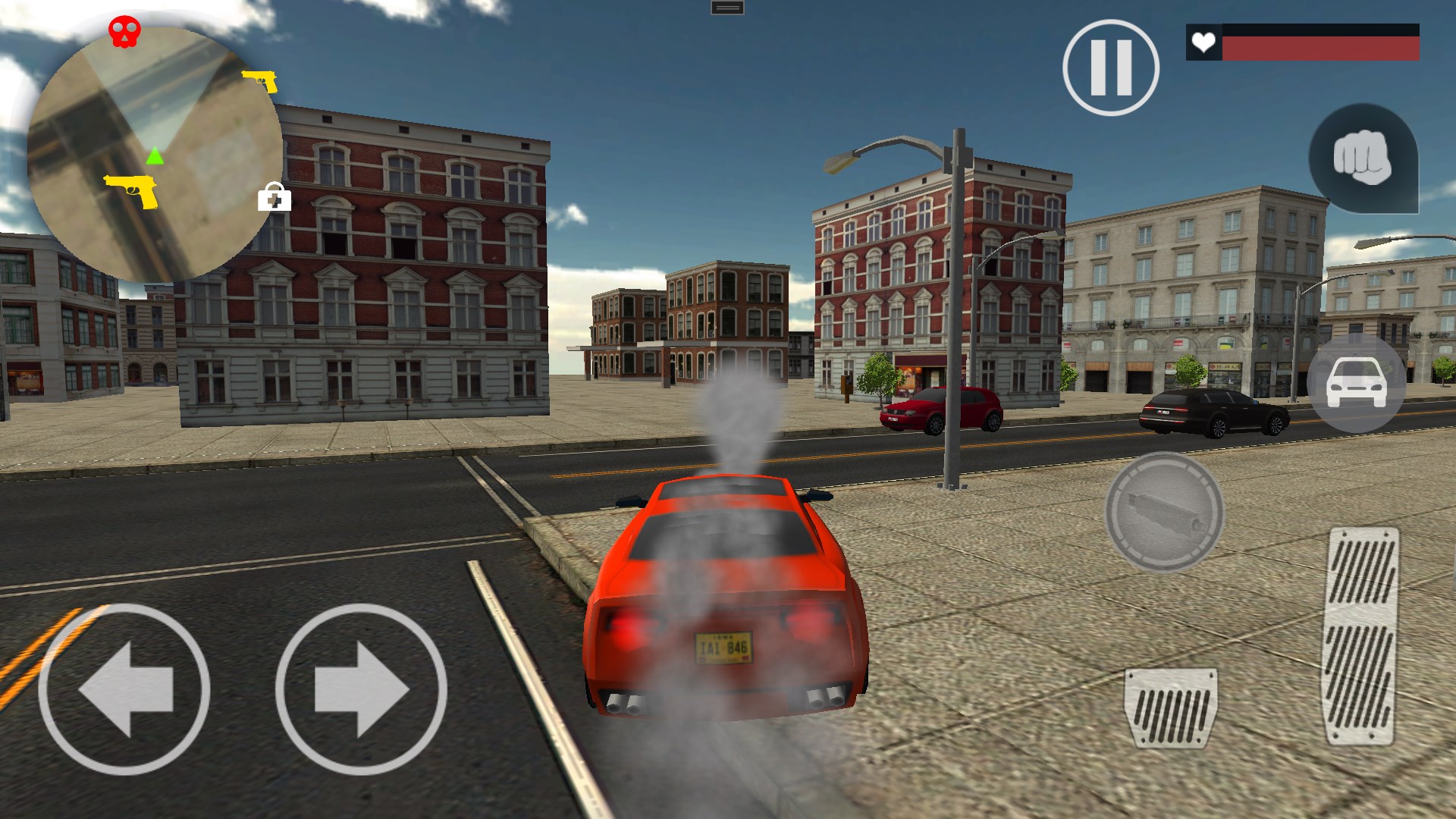
Task: Click the white heart on the health bar
Action: 1204,43
